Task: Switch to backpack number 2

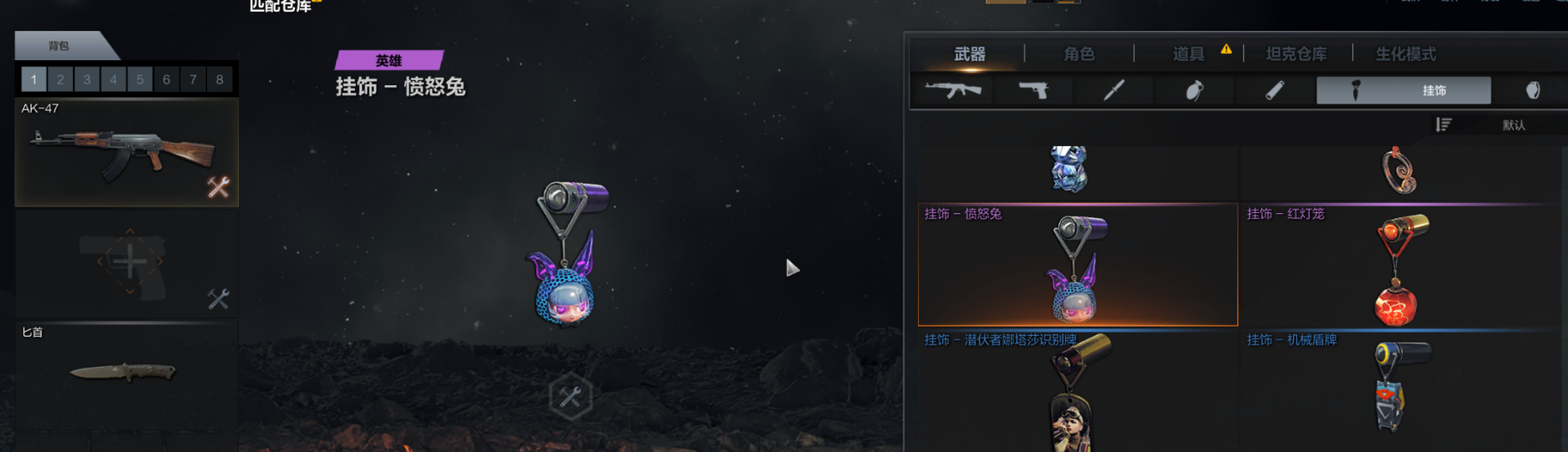Action: point(60,79)
